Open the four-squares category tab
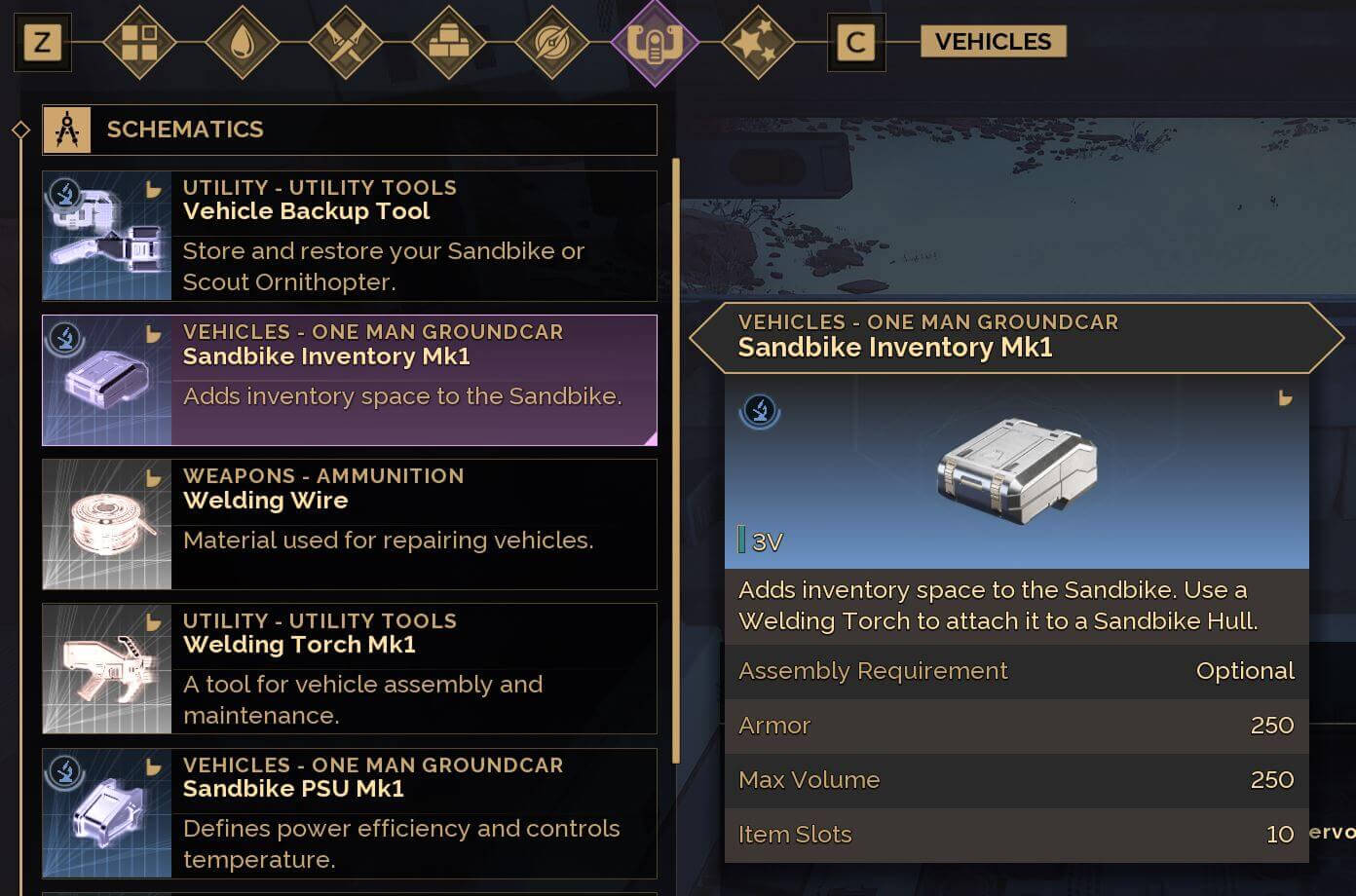 [x=138, y=43]
